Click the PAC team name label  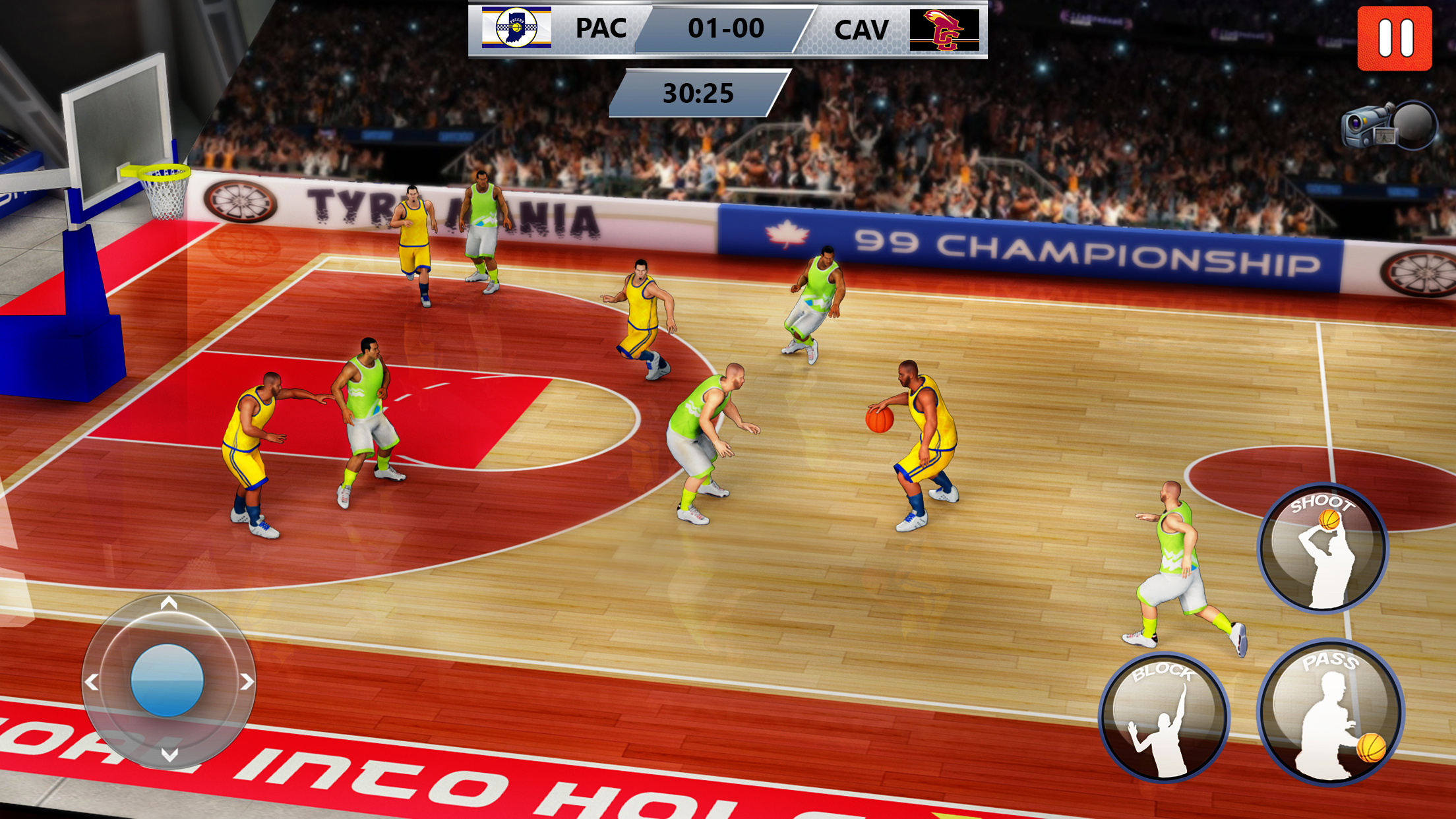click(x=601, y=29)
